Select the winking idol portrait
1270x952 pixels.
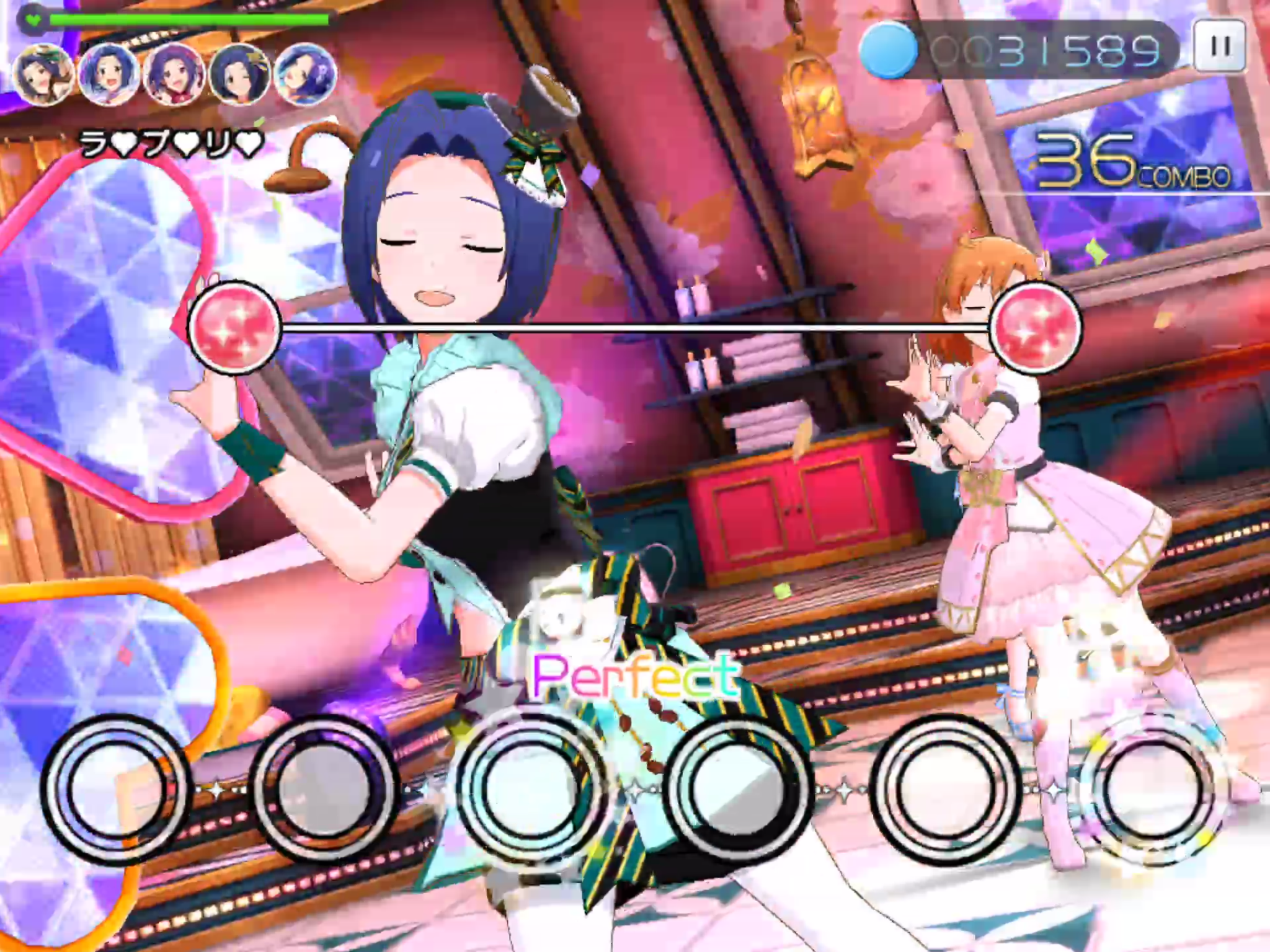(239, 74)
